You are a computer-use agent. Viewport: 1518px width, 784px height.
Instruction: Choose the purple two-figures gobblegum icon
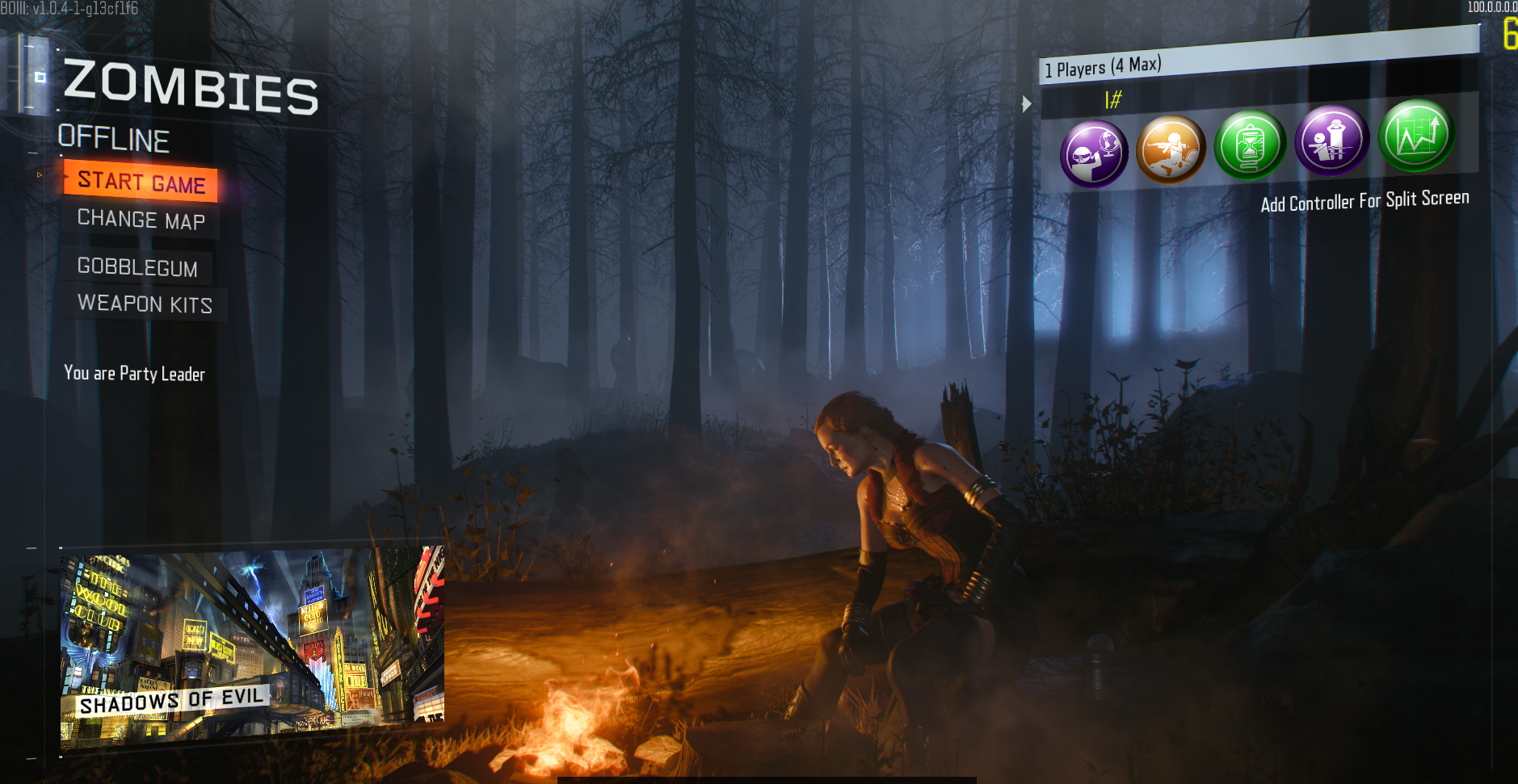(x=1331, y=141)
